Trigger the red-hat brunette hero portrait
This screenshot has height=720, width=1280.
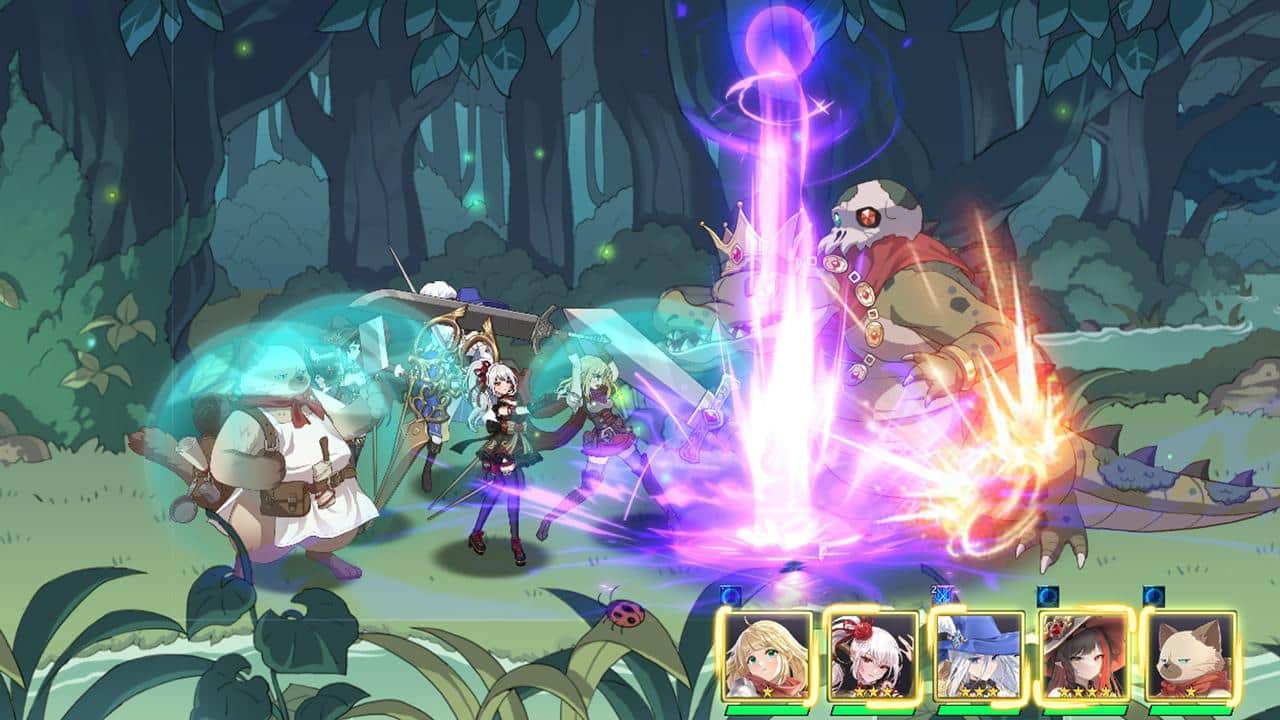click(1085, 654)
